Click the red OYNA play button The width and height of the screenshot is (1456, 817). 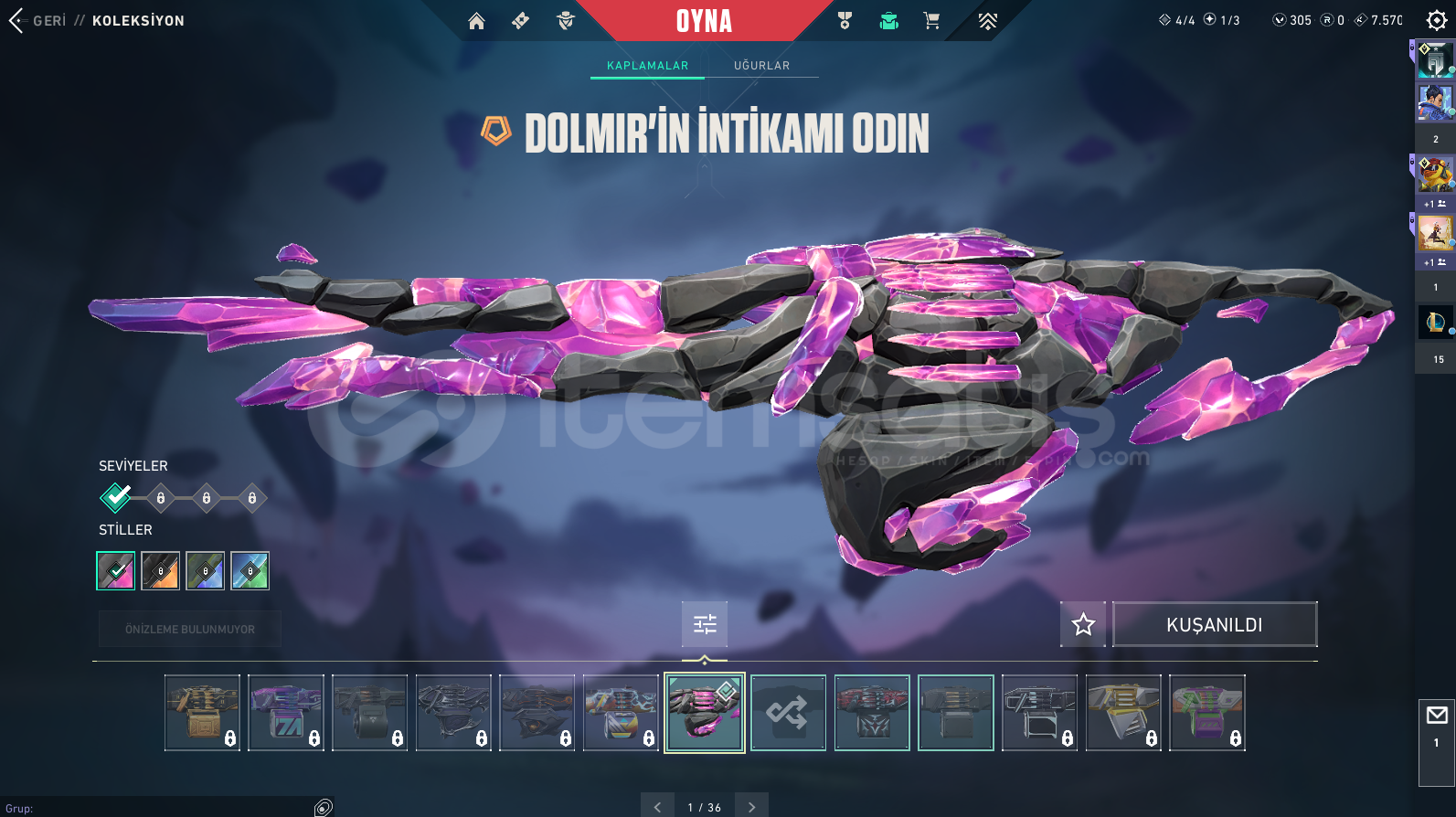[x=704, y=21]
